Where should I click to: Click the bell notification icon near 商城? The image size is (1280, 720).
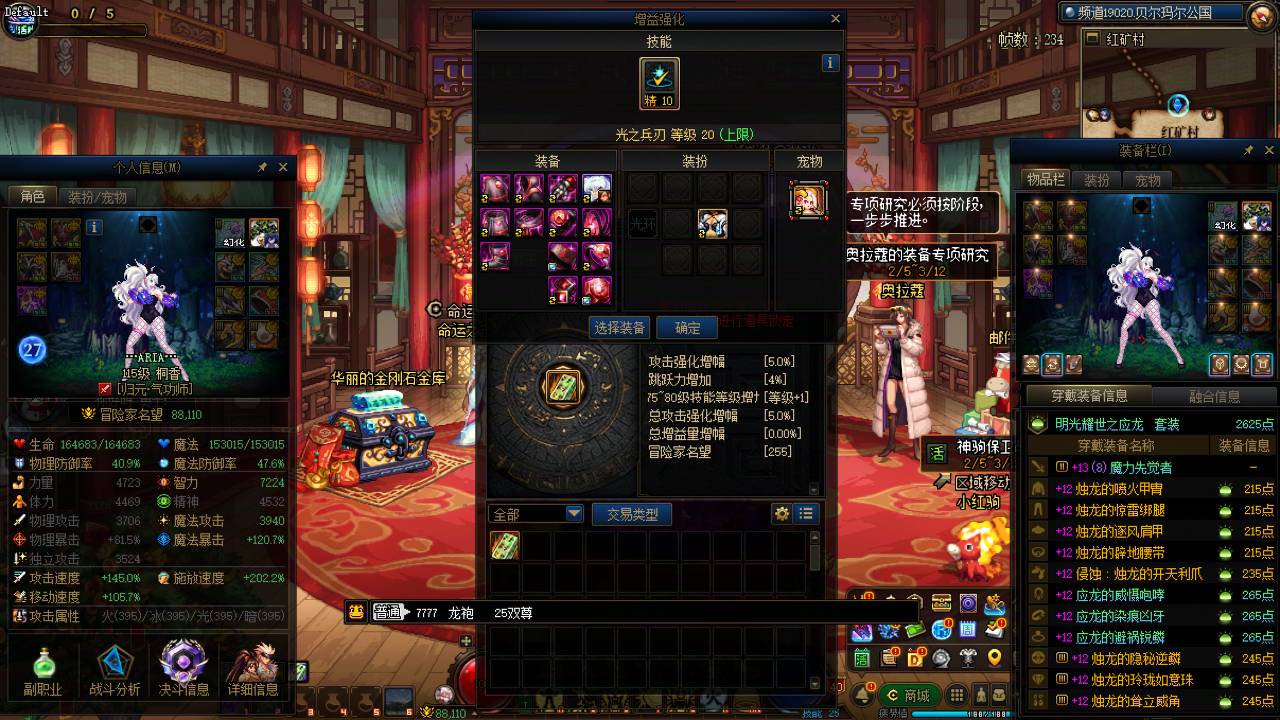point(863,696)
